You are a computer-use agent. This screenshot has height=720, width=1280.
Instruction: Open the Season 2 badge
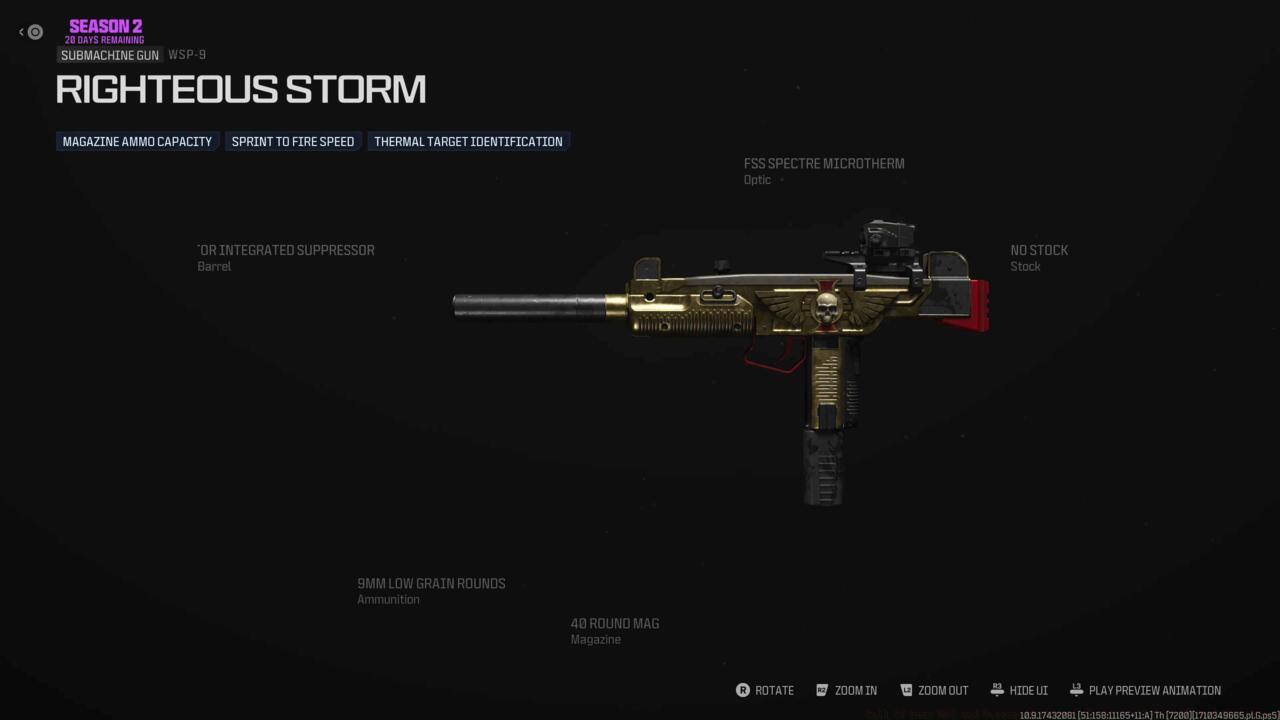tap(104, 29)
